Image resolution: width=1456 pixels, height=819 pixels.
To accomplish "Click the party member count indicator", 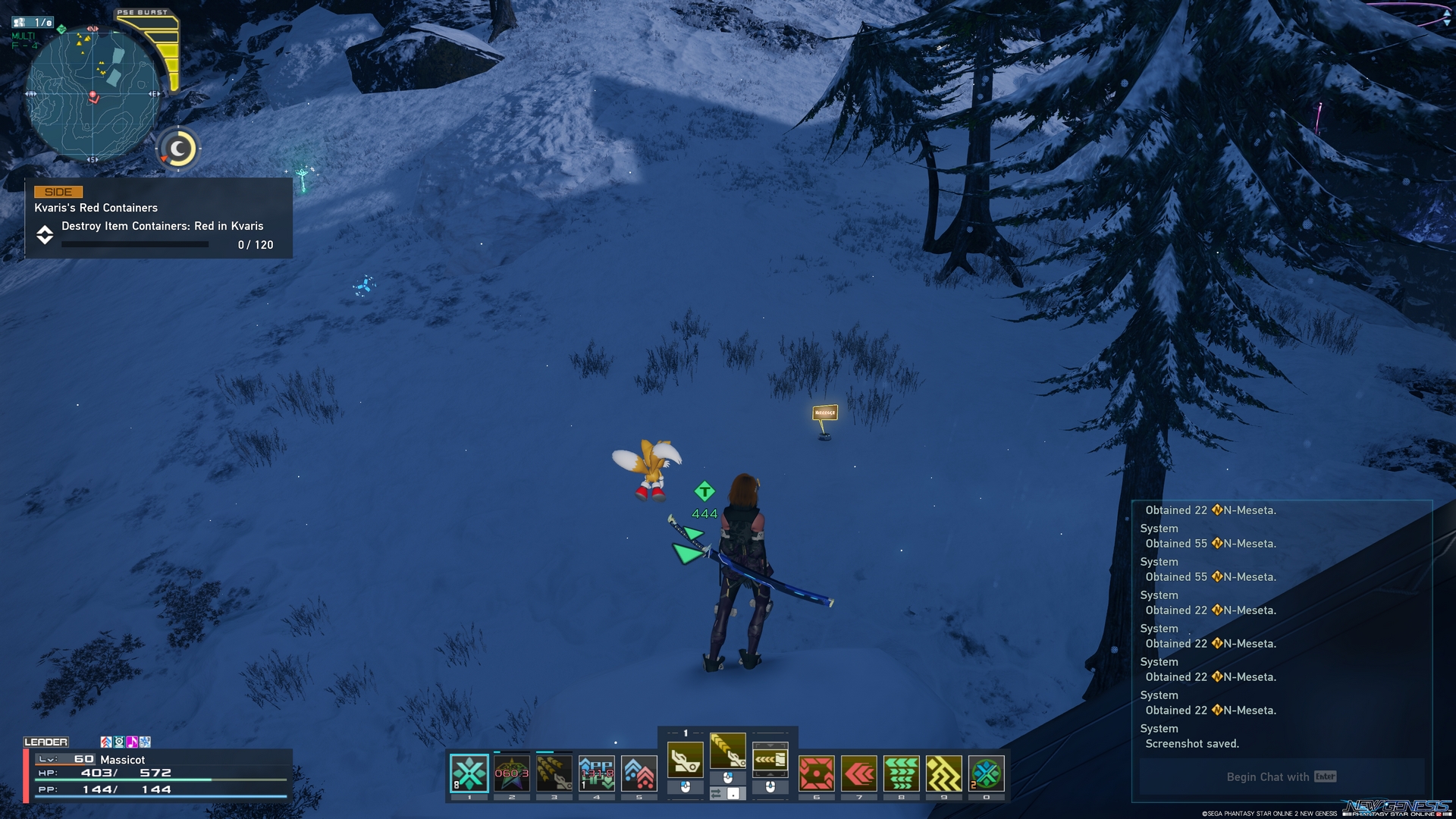I will click(33, 23).
